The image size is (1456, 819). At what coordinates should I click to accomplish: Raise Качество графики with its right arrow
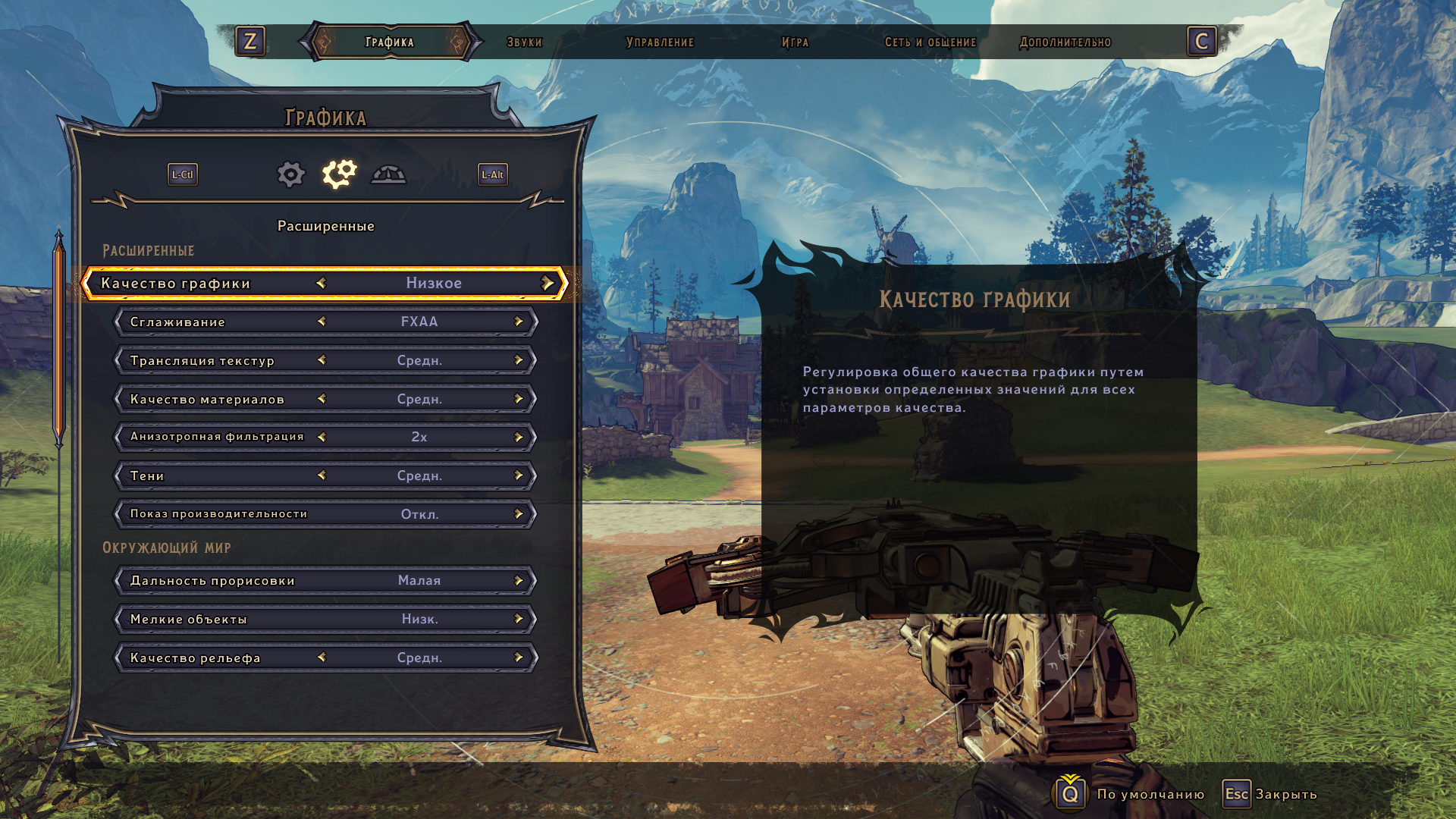coord(548,283)
